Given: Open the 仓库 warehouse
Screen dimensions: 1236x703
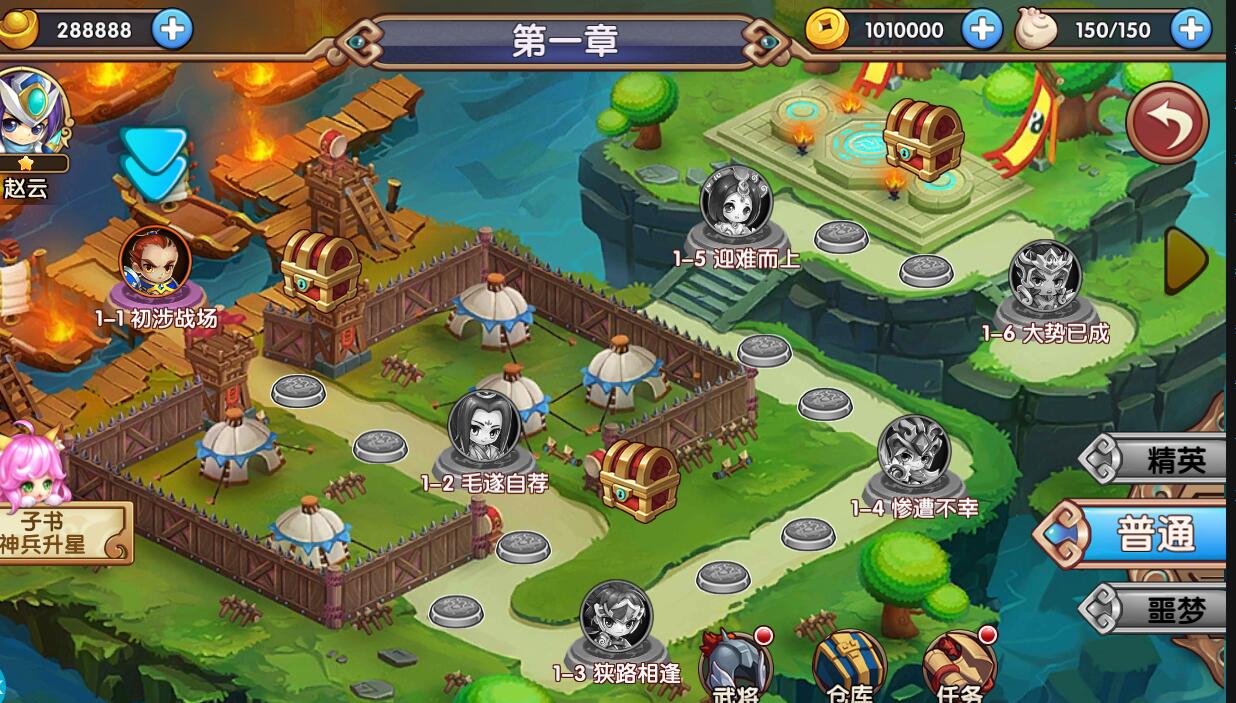Looking at the screenshot, I should [x=849, y=667].
